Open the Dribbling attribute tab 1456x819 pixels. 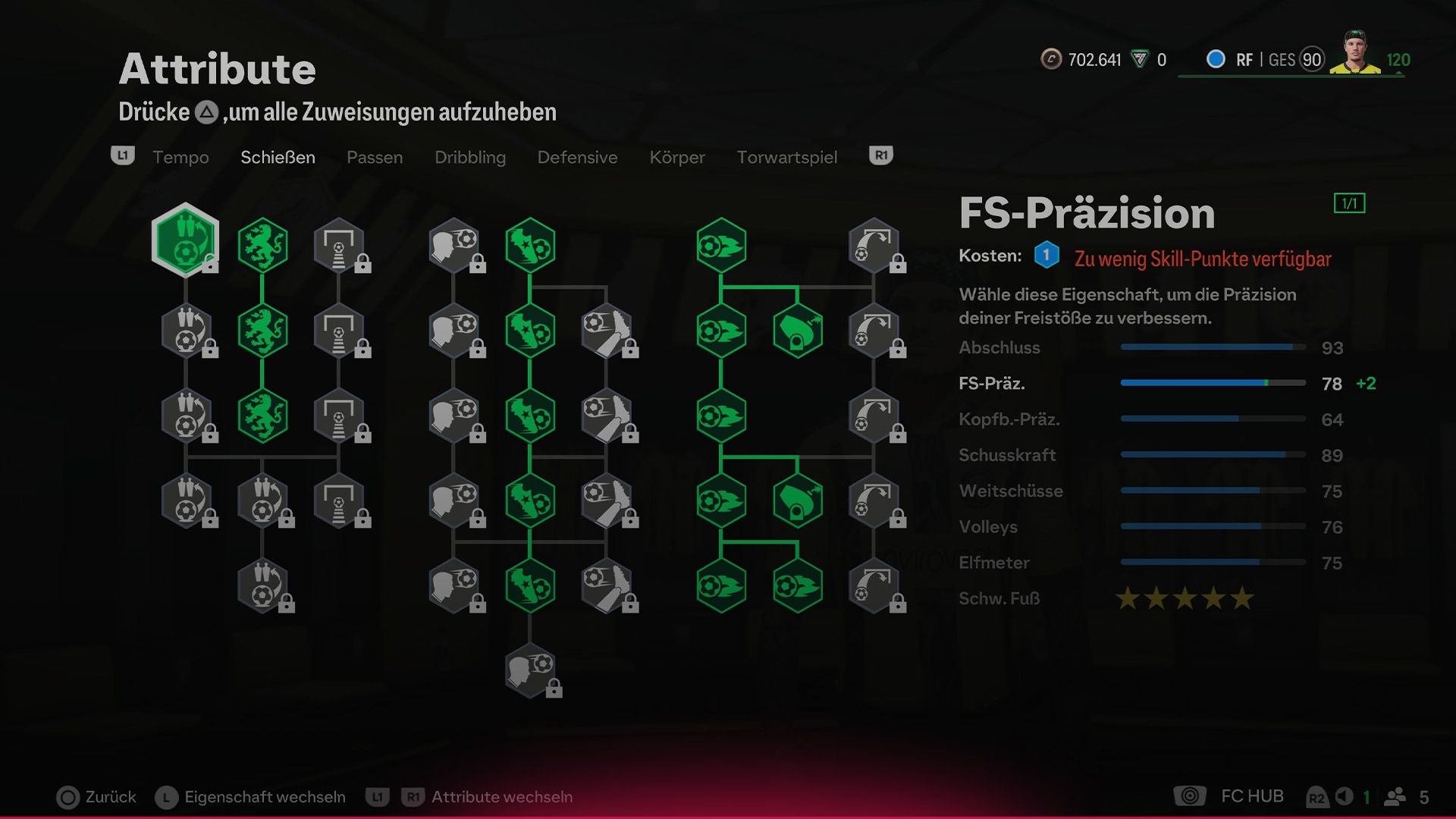click(x=470, y=157)
